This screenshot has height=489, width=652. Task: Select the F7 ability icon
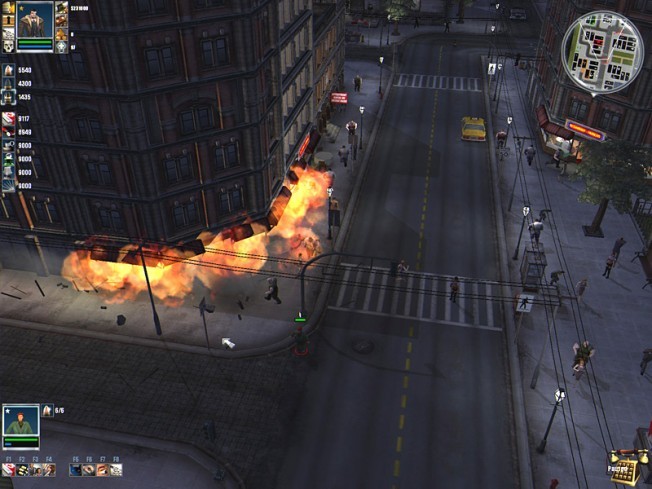click(102, 469)
